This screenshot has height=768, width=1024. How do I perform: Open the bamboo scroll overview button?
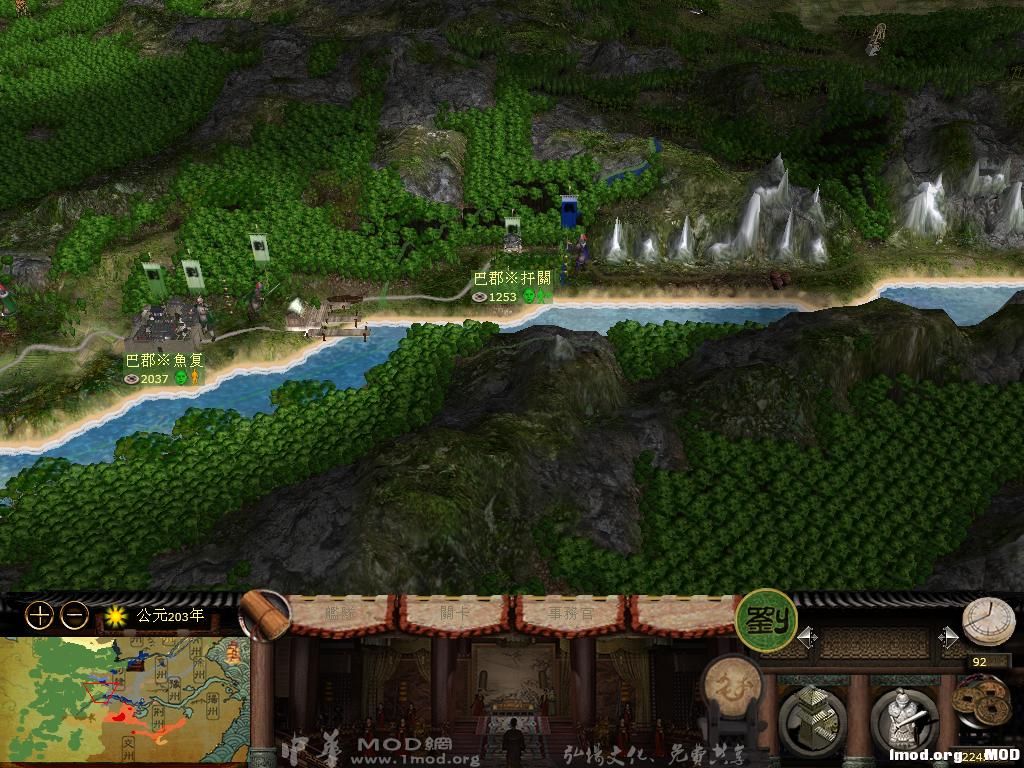click(264, 614)
